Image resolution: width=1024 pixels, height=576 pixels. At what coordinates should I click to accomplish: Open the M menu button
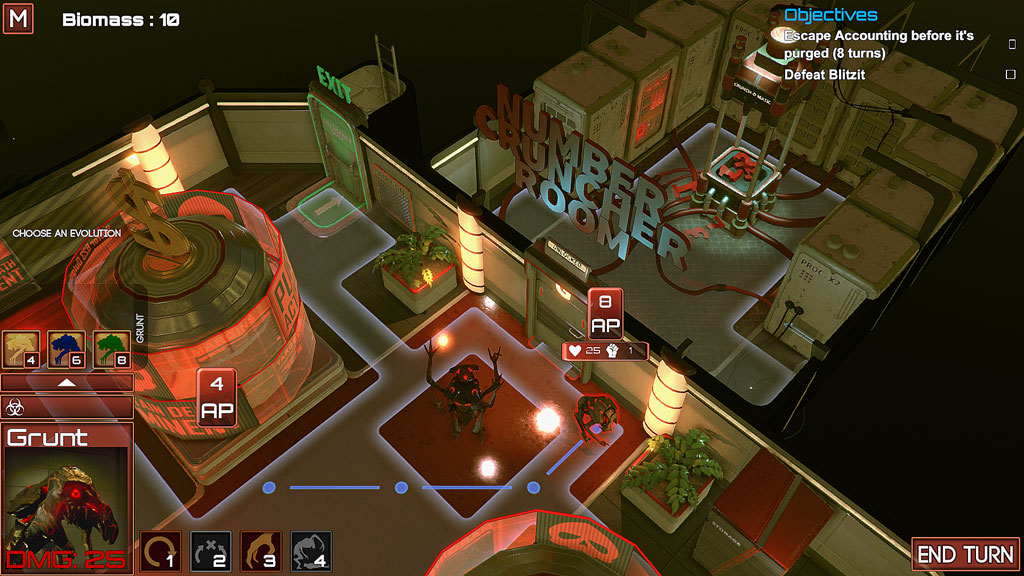click(x=18, y=18)
